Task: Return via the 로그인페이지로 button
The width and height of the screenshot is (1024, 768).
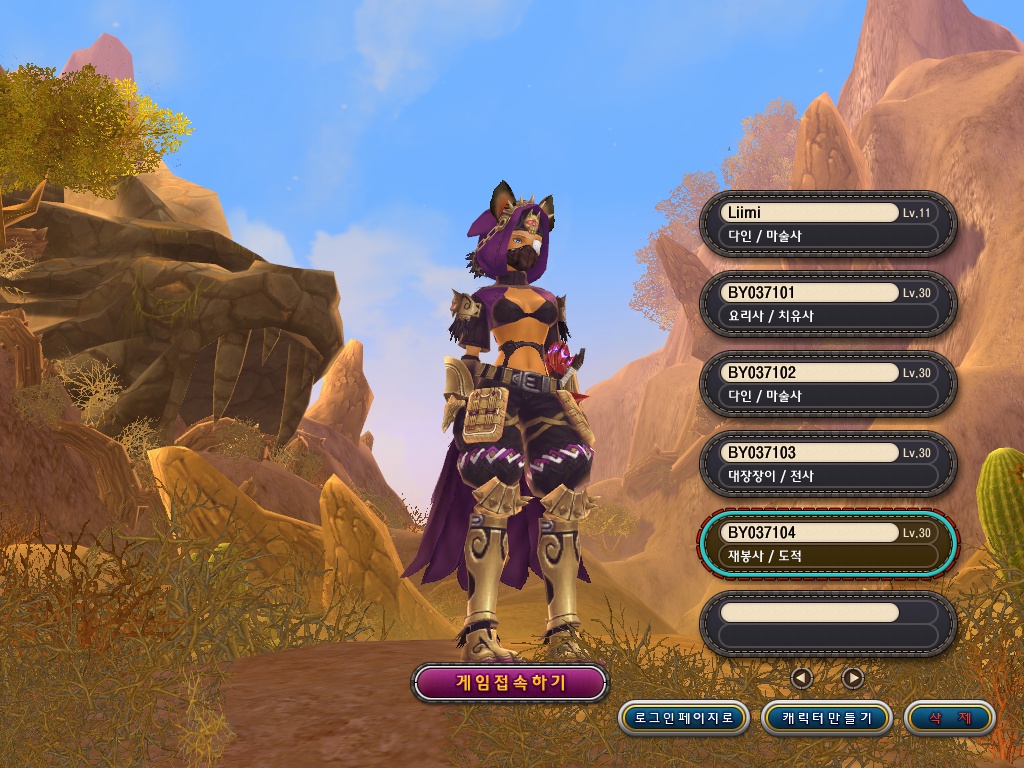Action: tap(684, 718)
